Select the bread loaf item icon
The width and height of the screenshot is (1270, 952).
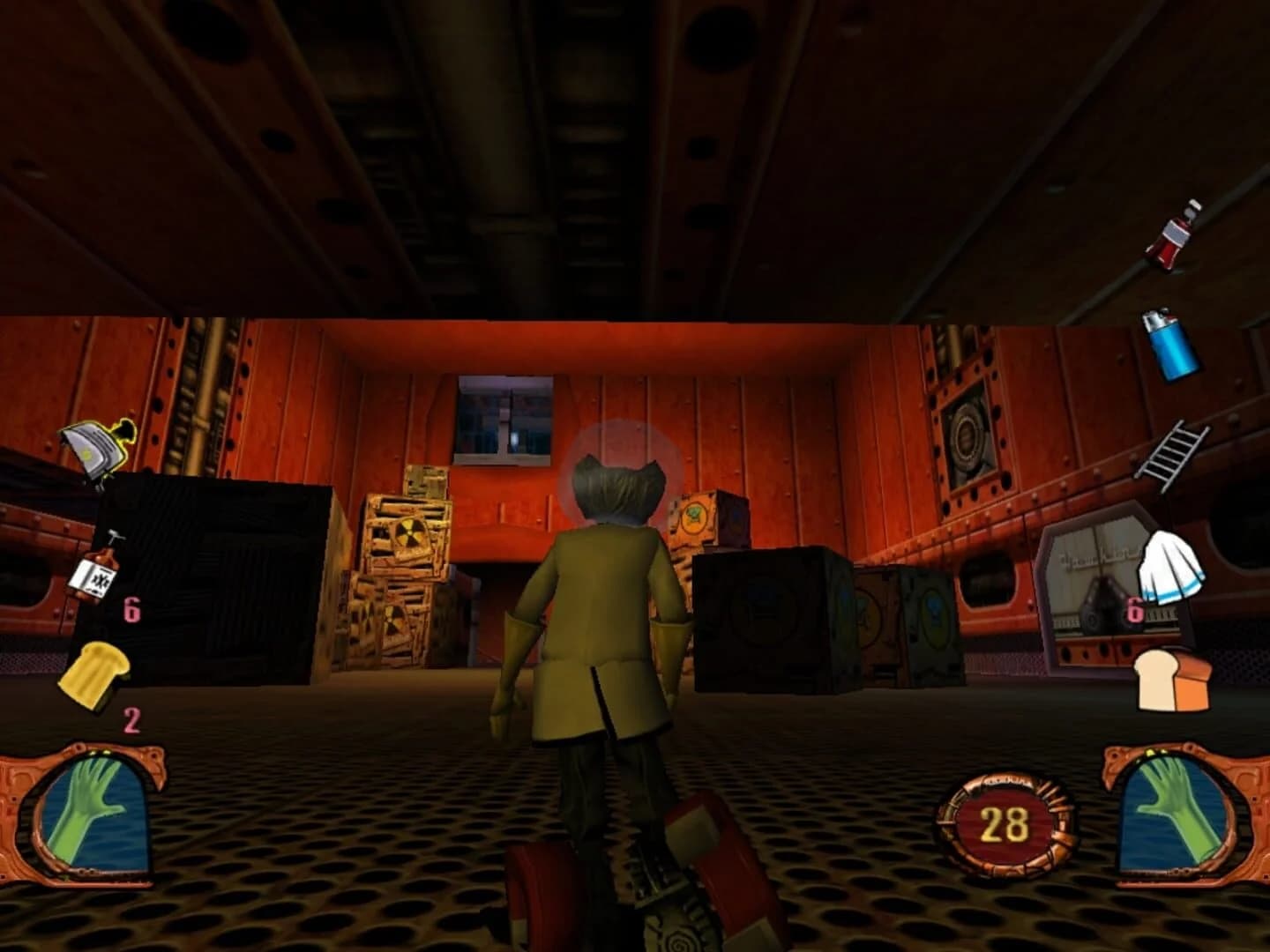click(x=1173, y=679)
